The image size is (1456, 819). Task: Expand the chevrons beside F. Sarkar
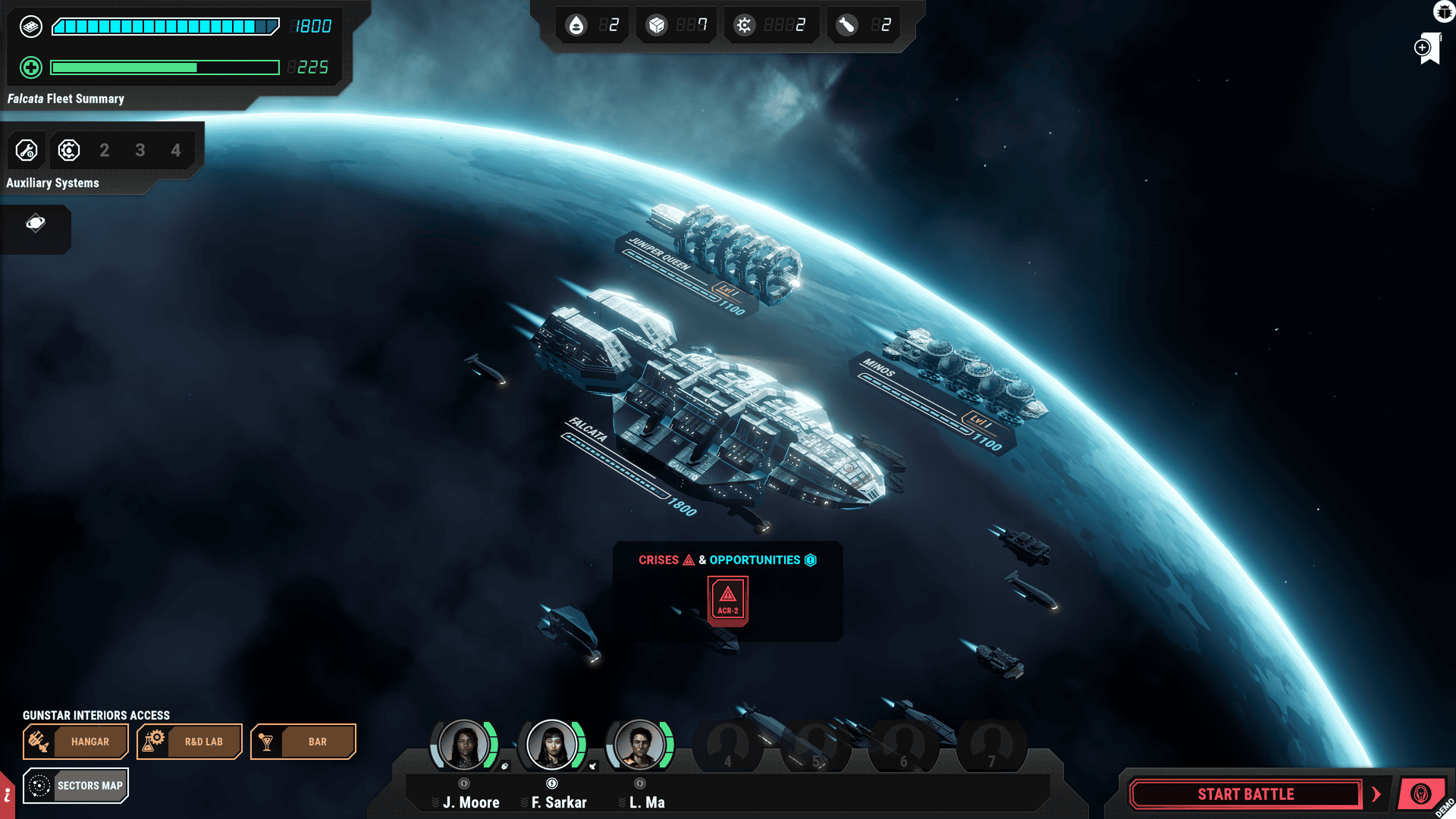pos(523,802)
